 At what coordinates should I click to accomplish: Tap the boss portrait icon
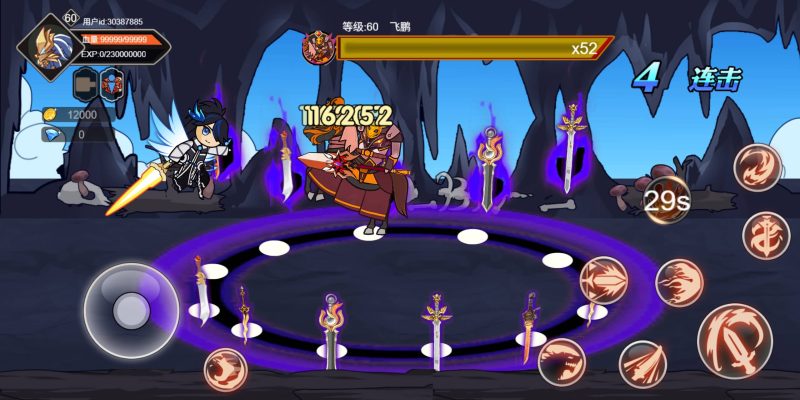click(x=319, y=47)
